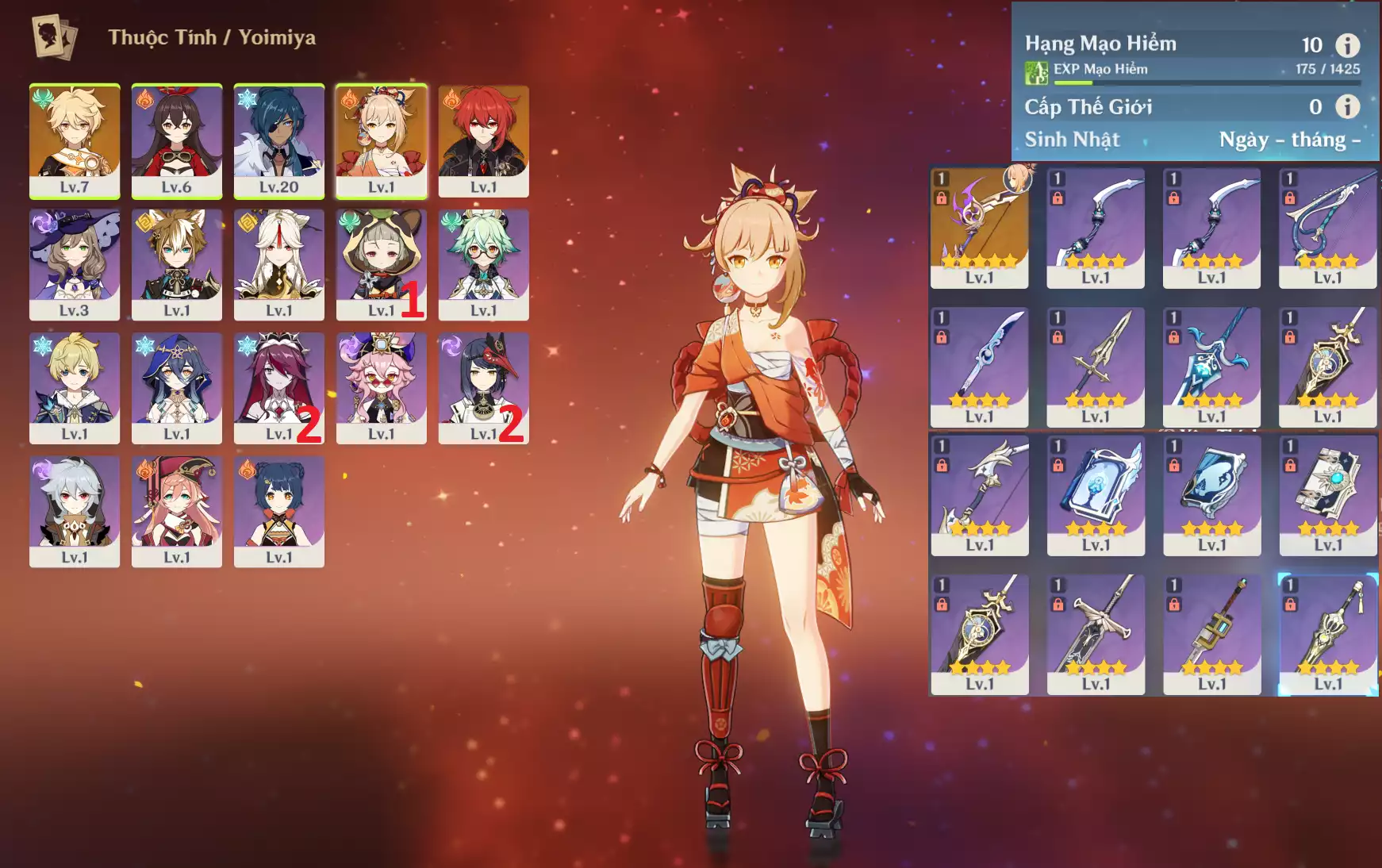Pick the Kaeya Lv.20 character card
The width and height of the screenshot is (1382, 868).
[278, 140]
